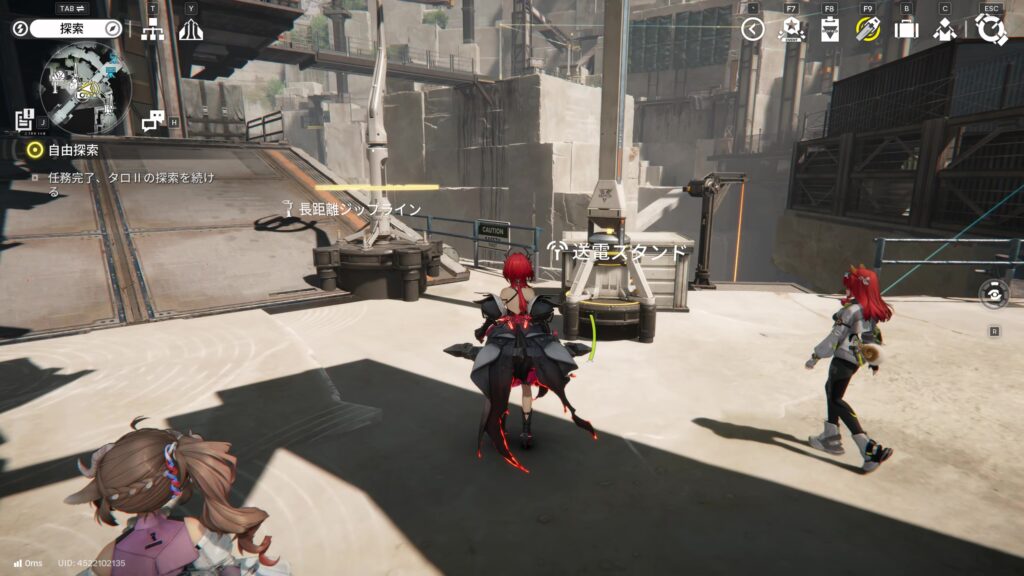Open the chat speech bubbles icon

[x=153, y=121]
